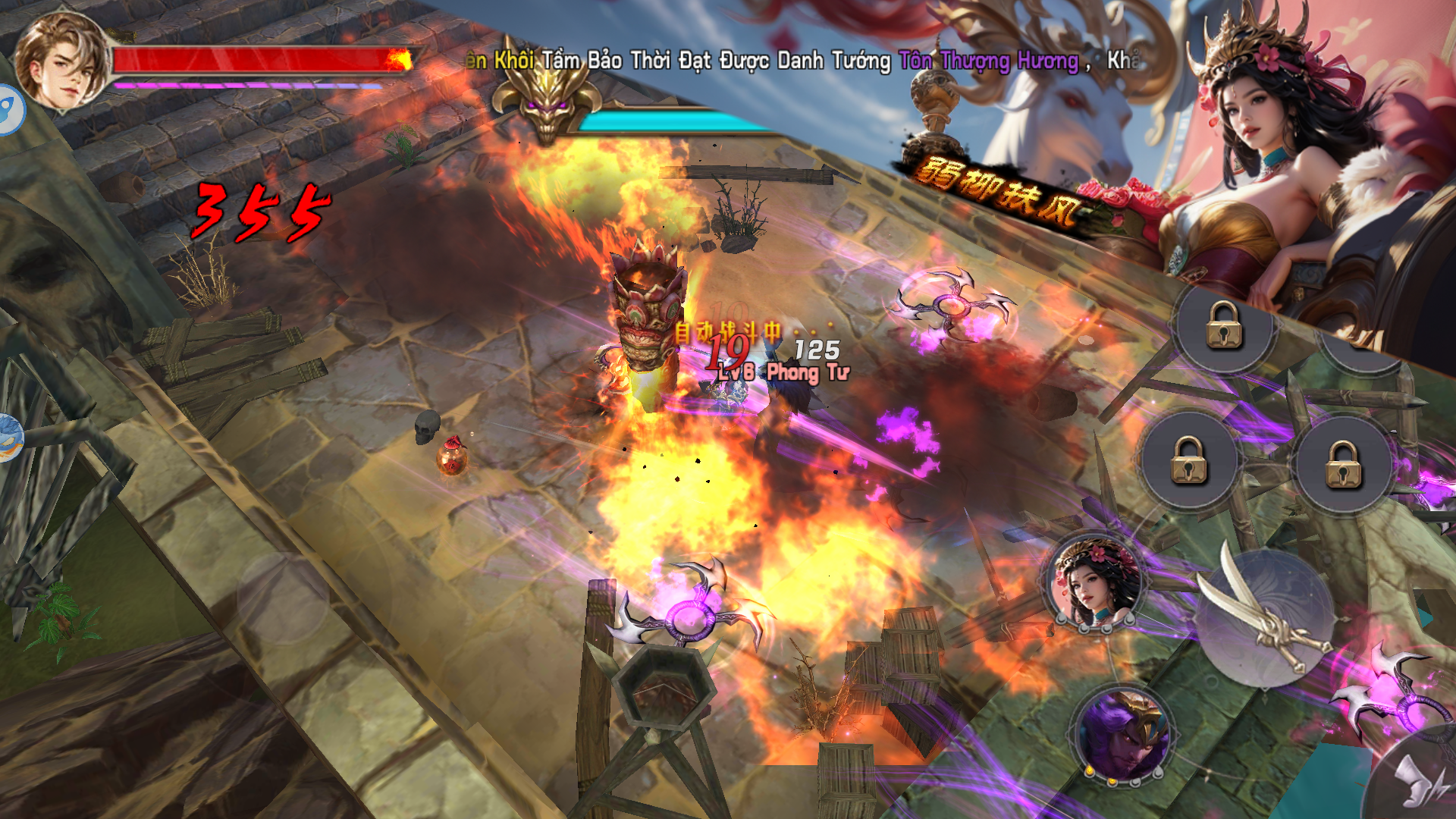The height and width of the screenshot is (819, 1456).
Task: Touch the virtual movement joystick
Action: [x=283, y=599]
